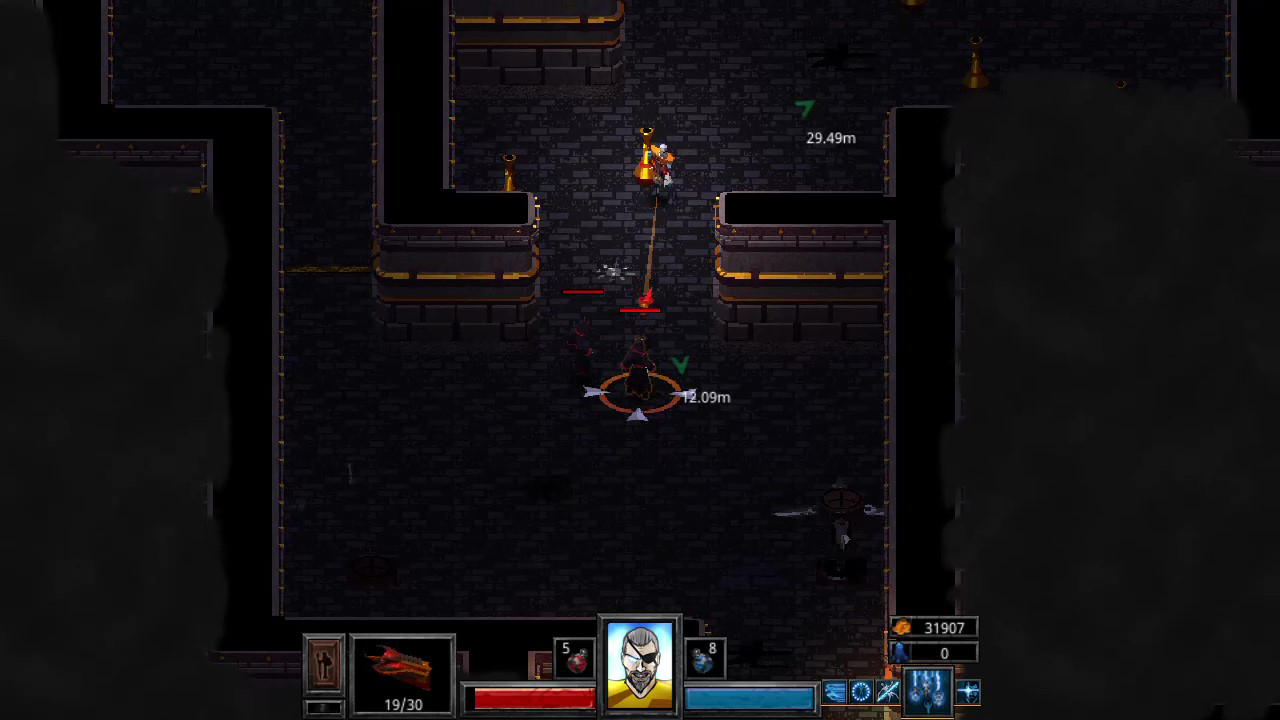Activate the crossed-blade attack skill icon
The image size is (1280, 720).
(x=888, y=691)
